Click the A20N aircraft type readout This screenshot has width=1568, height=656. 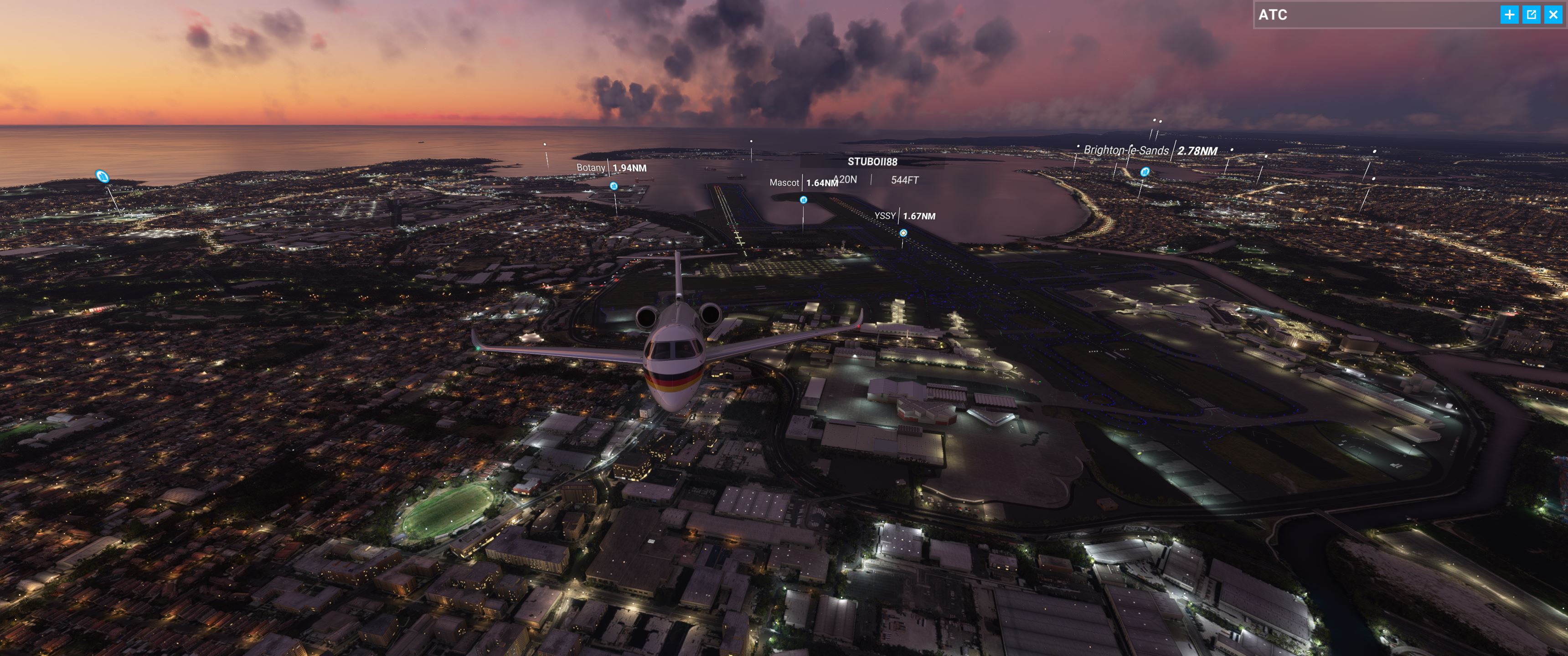846,179
